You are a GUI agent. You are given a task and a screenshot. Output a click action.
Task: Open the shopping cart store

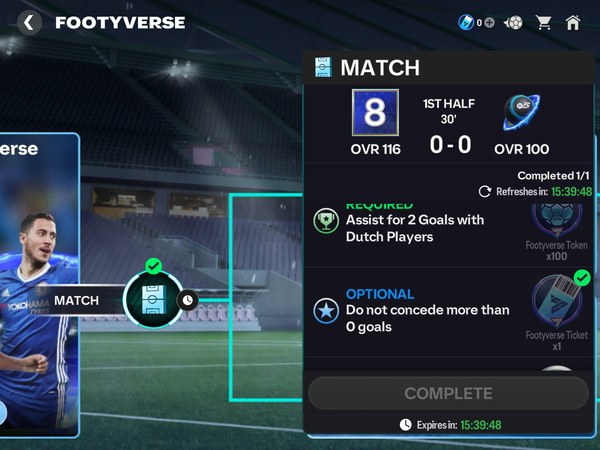tap(544, 22)
